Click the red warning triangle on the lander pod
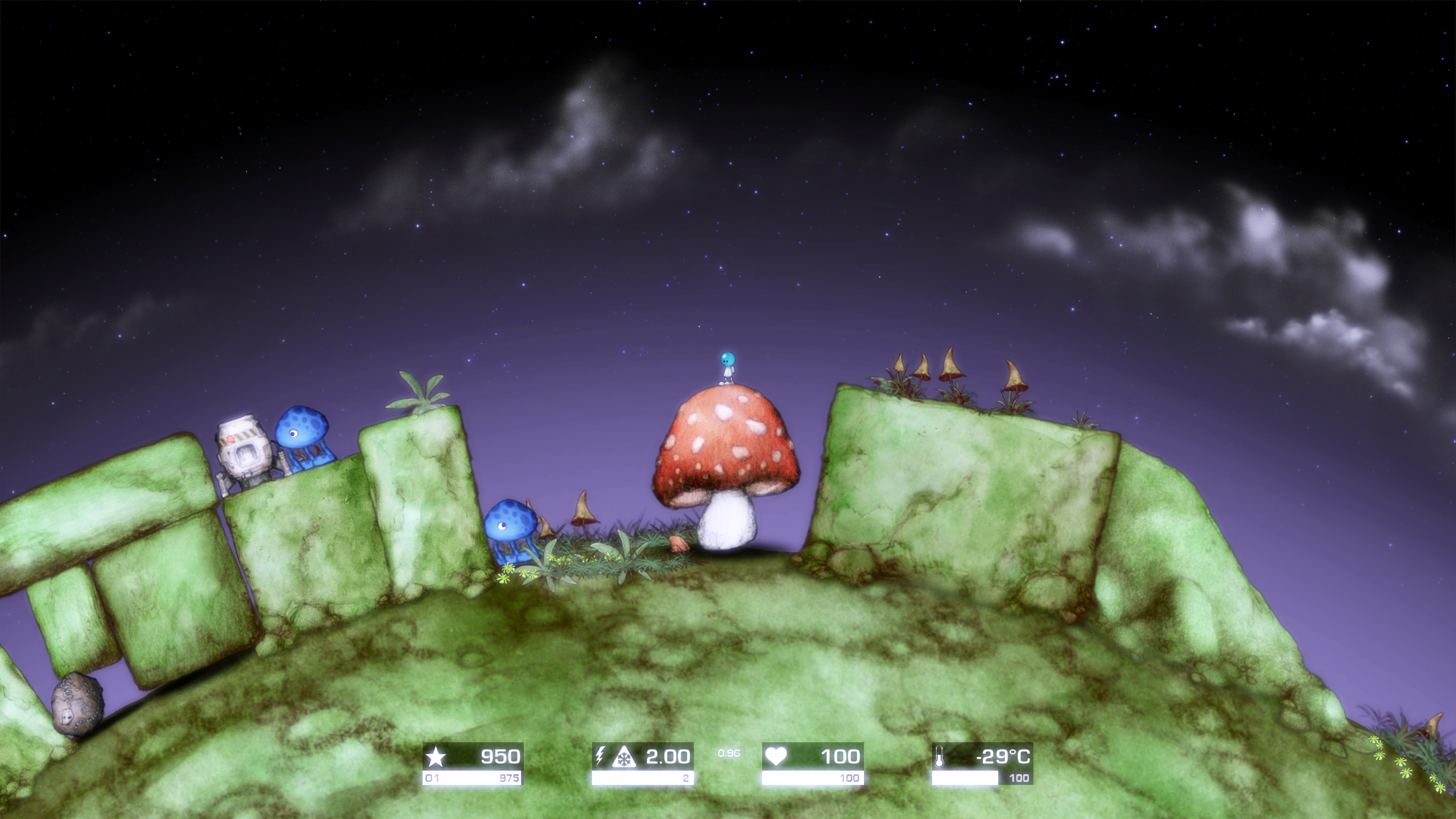Image resolution: width=1456 pixels, height=819 pixels. click(230, 439)
